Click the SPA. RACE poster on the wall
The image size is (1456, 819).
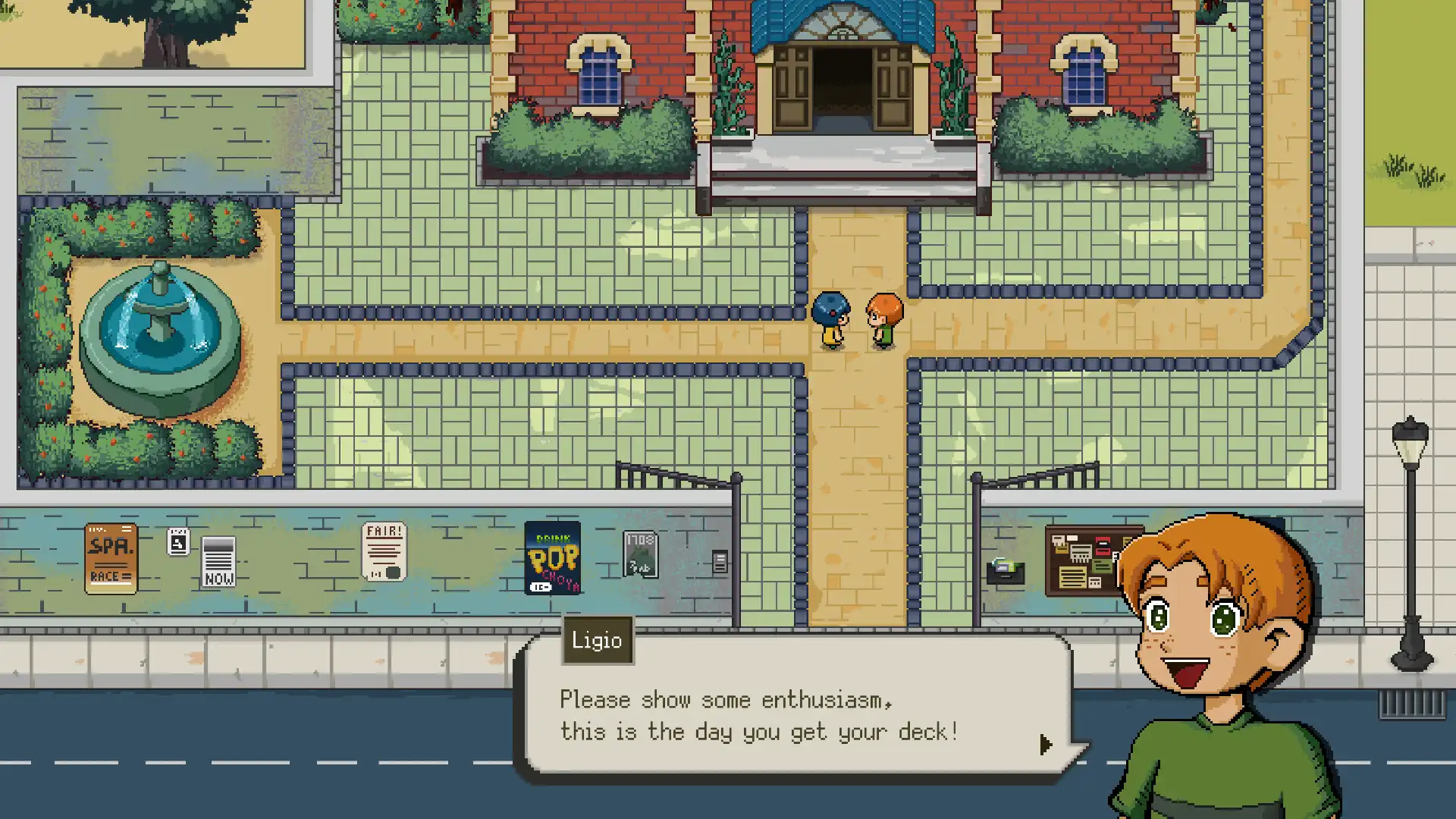(111, 559)
